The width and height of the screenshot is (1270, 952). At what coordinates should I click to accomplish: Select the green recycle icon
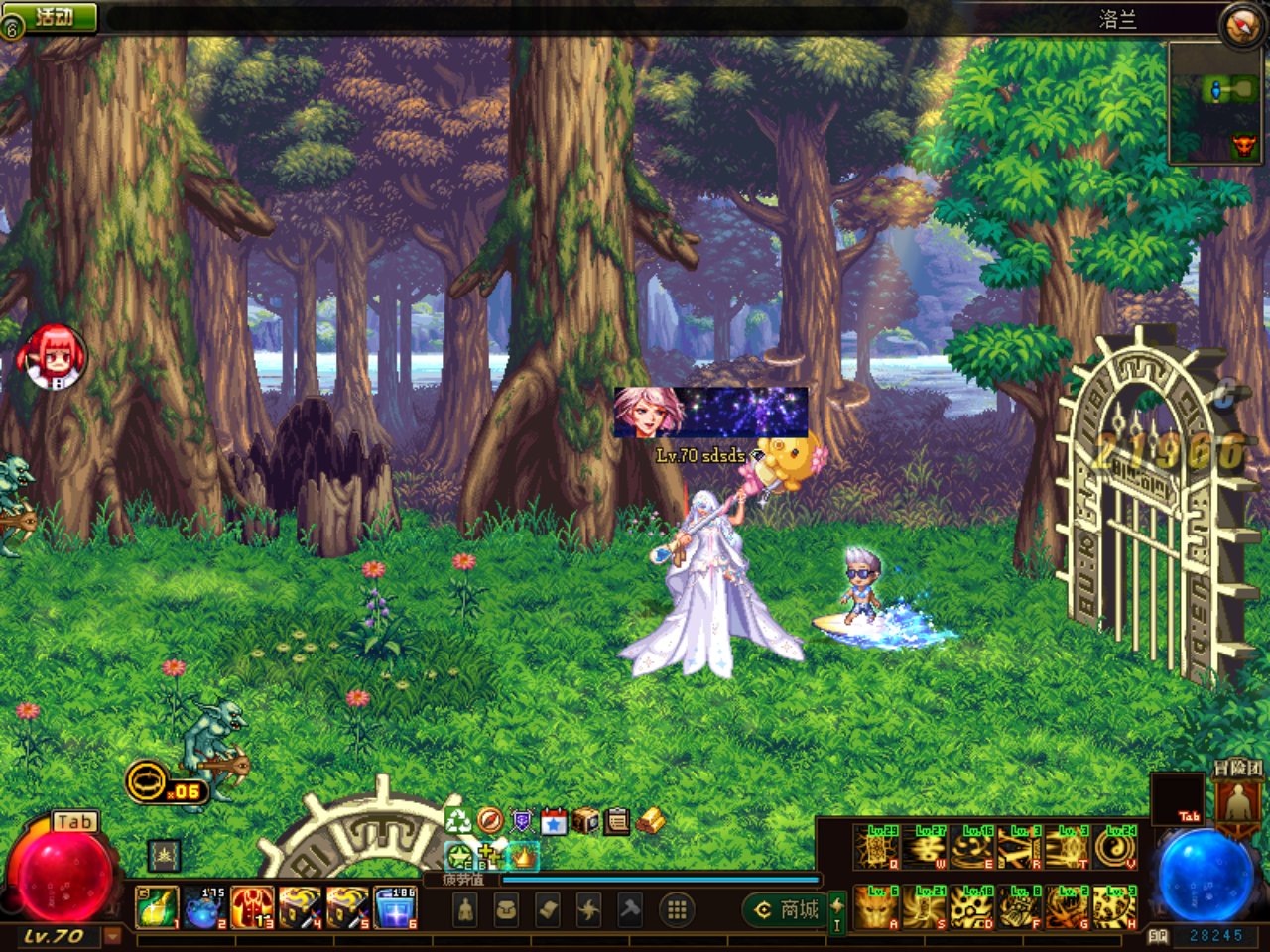458,821
